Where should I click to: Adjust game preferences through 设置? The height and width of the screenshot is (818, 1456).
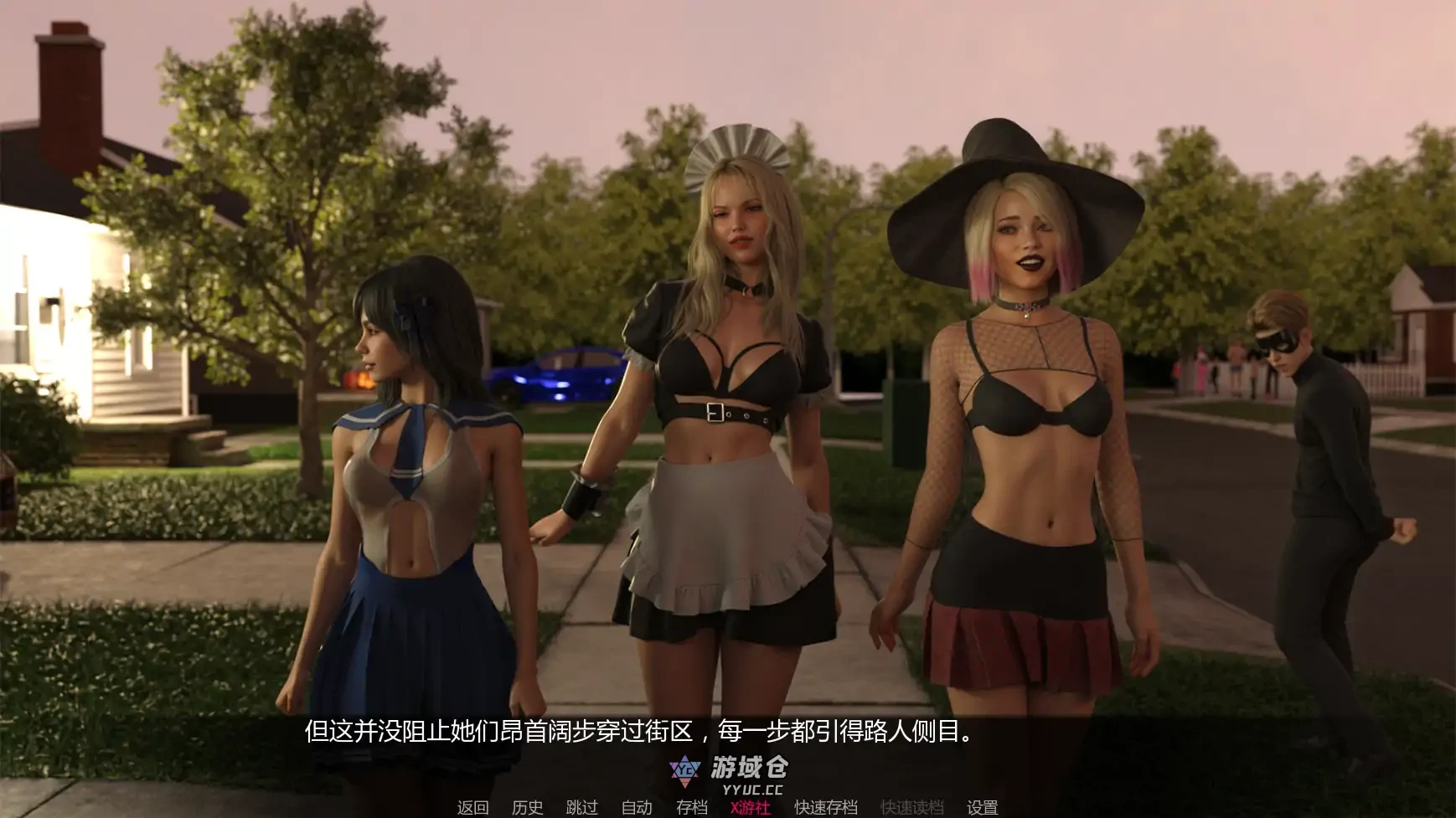click(983, 808)
